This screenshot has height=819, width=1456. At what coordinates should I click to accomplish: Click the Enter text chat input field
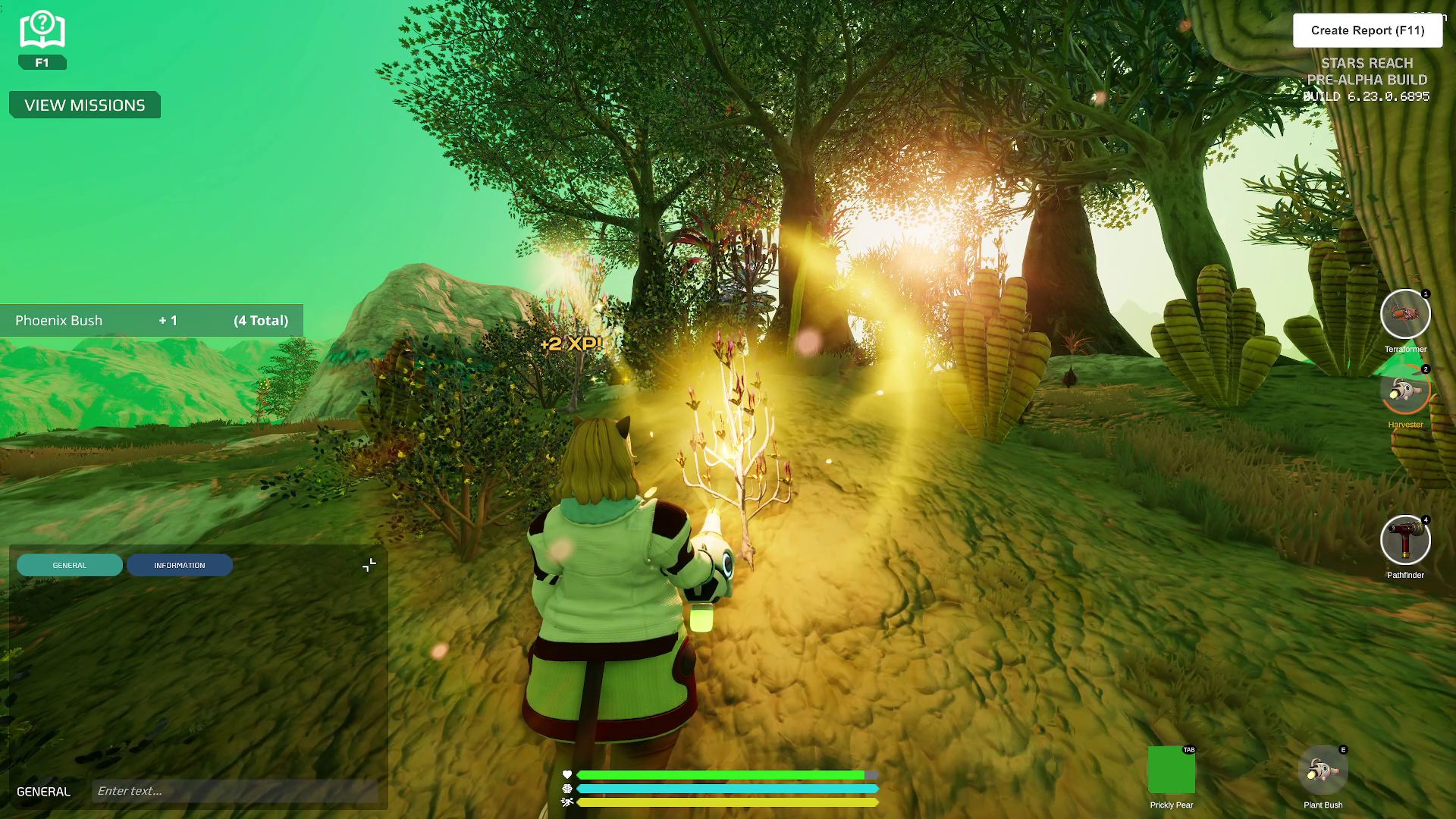[235, 790]
